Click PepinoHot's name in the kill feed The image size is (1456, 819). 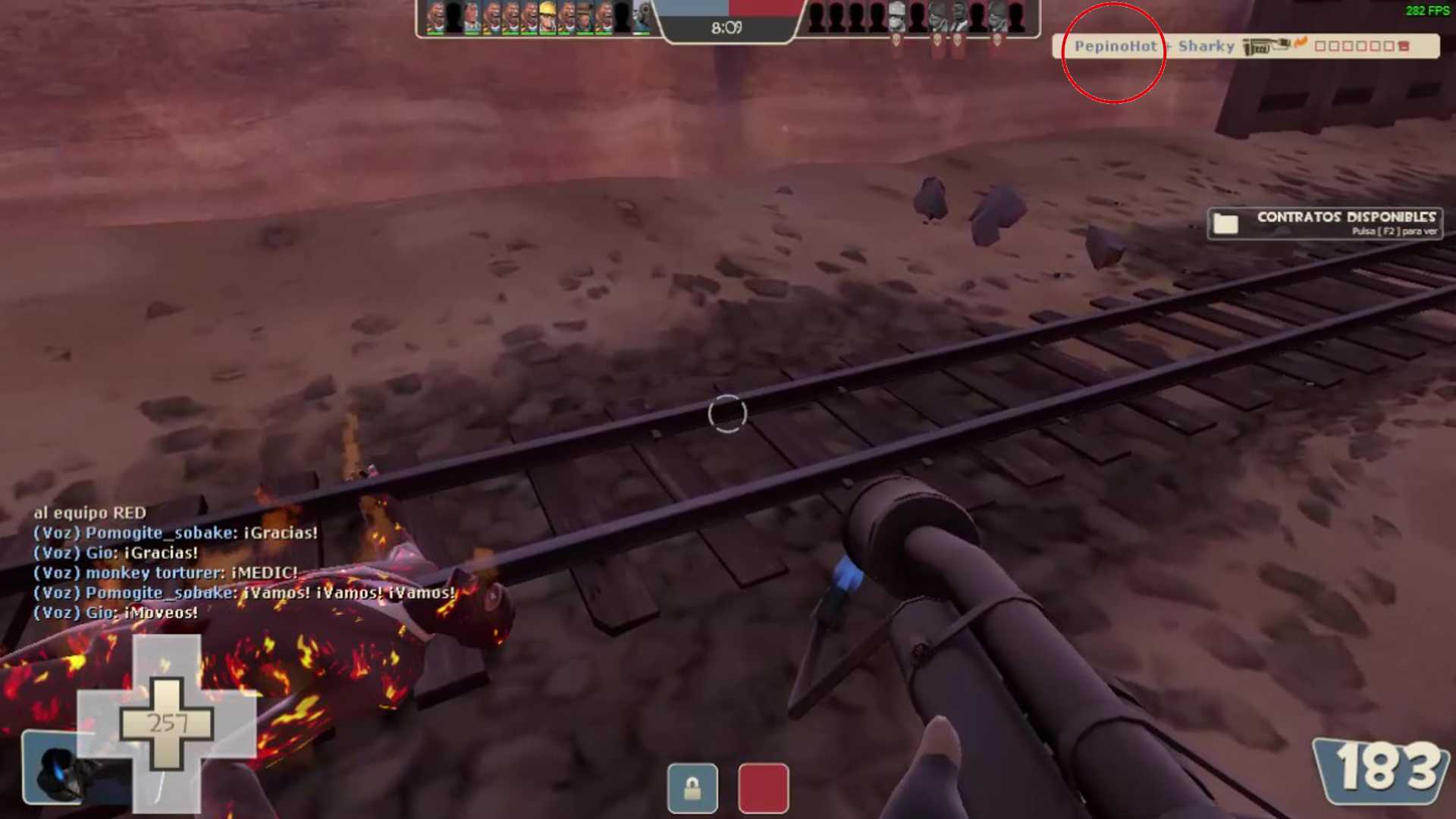[1115, 46]
